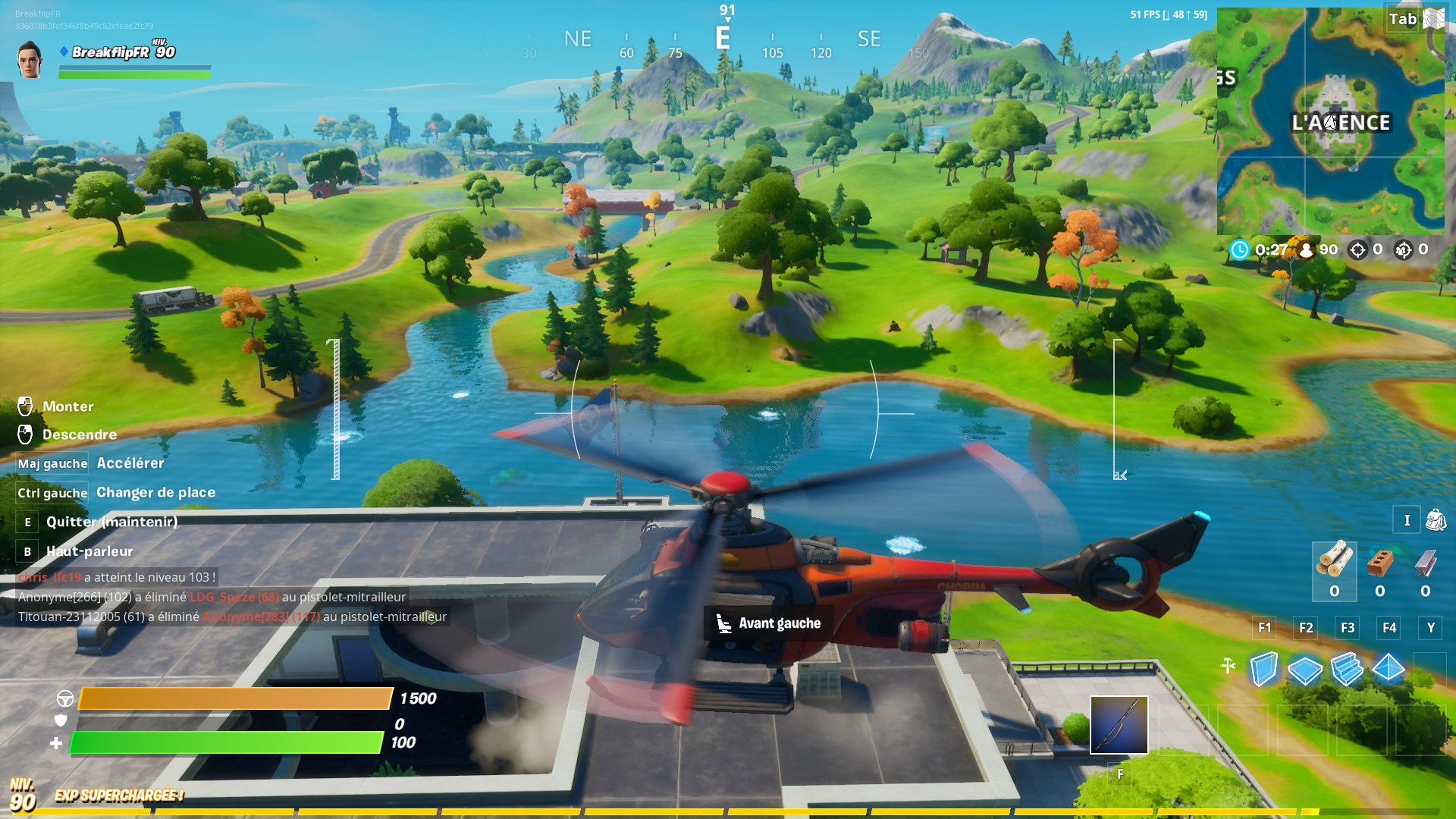
Task: Click the BreakflipFR player avatar
Action: pos(30,59)
